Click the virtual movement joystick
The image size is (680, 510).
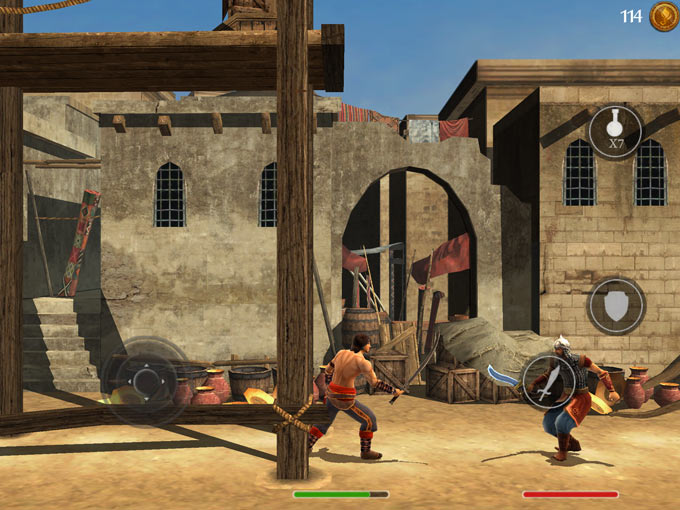pos(146,382)
